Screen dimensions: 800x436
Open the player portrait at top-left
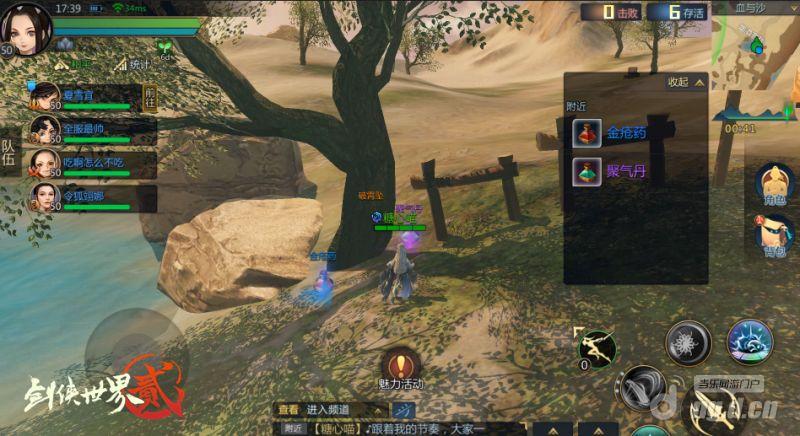click(27, 28)
